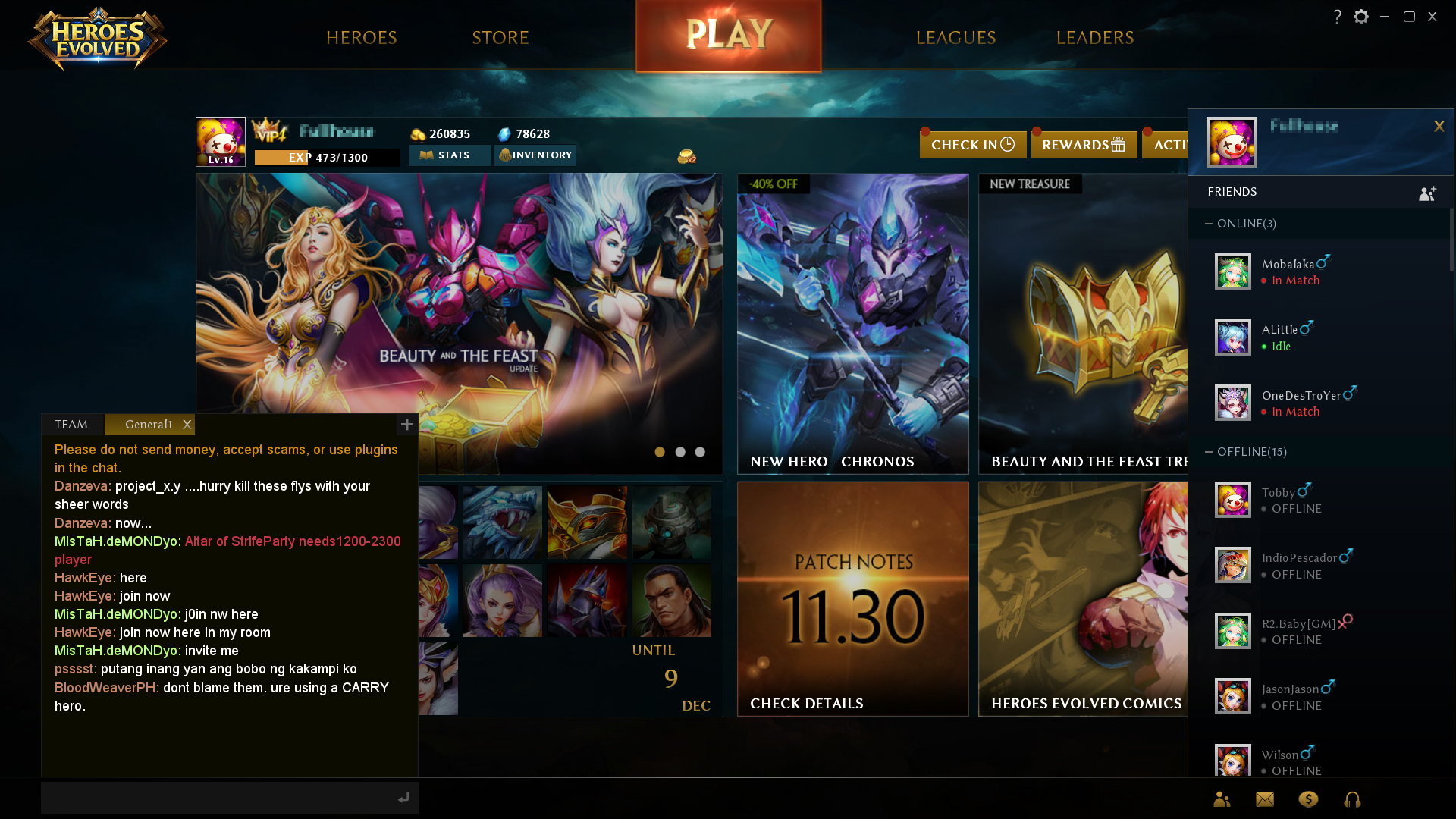Open the mail envelope icon
The height and width of the screenshot is (819, 1456).
click(x=1264, y=799)
